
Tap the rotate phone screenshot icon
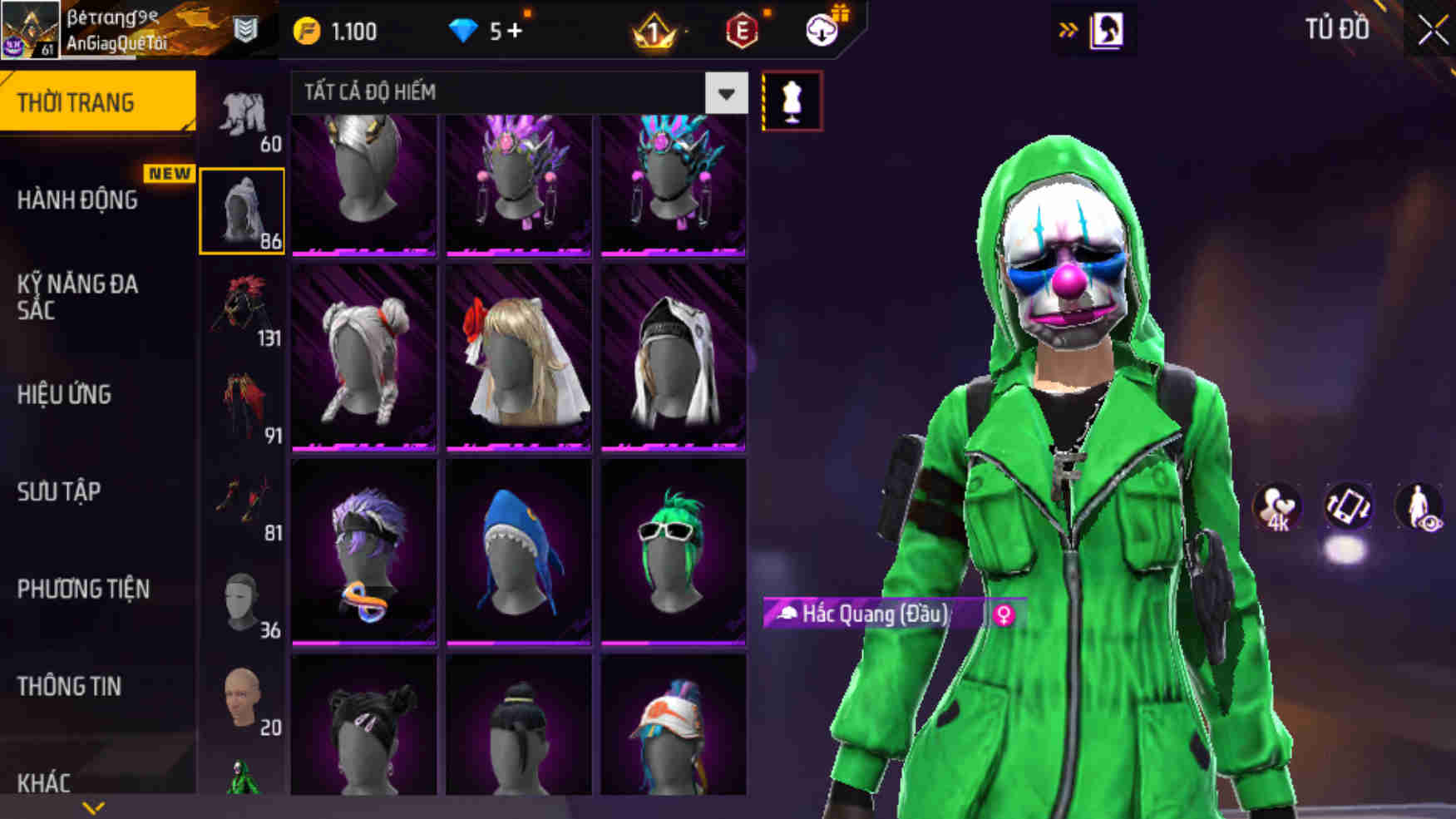1350,506
